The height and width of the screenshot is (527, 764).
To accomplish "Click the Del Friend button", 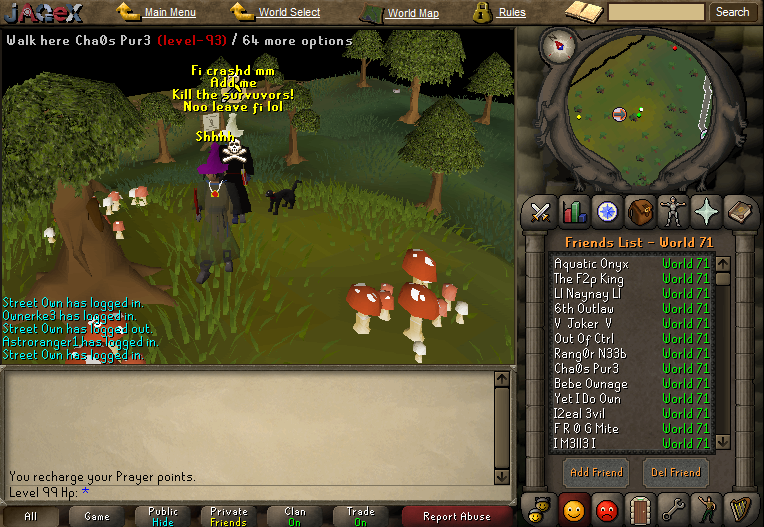I will tap(676, 472).
